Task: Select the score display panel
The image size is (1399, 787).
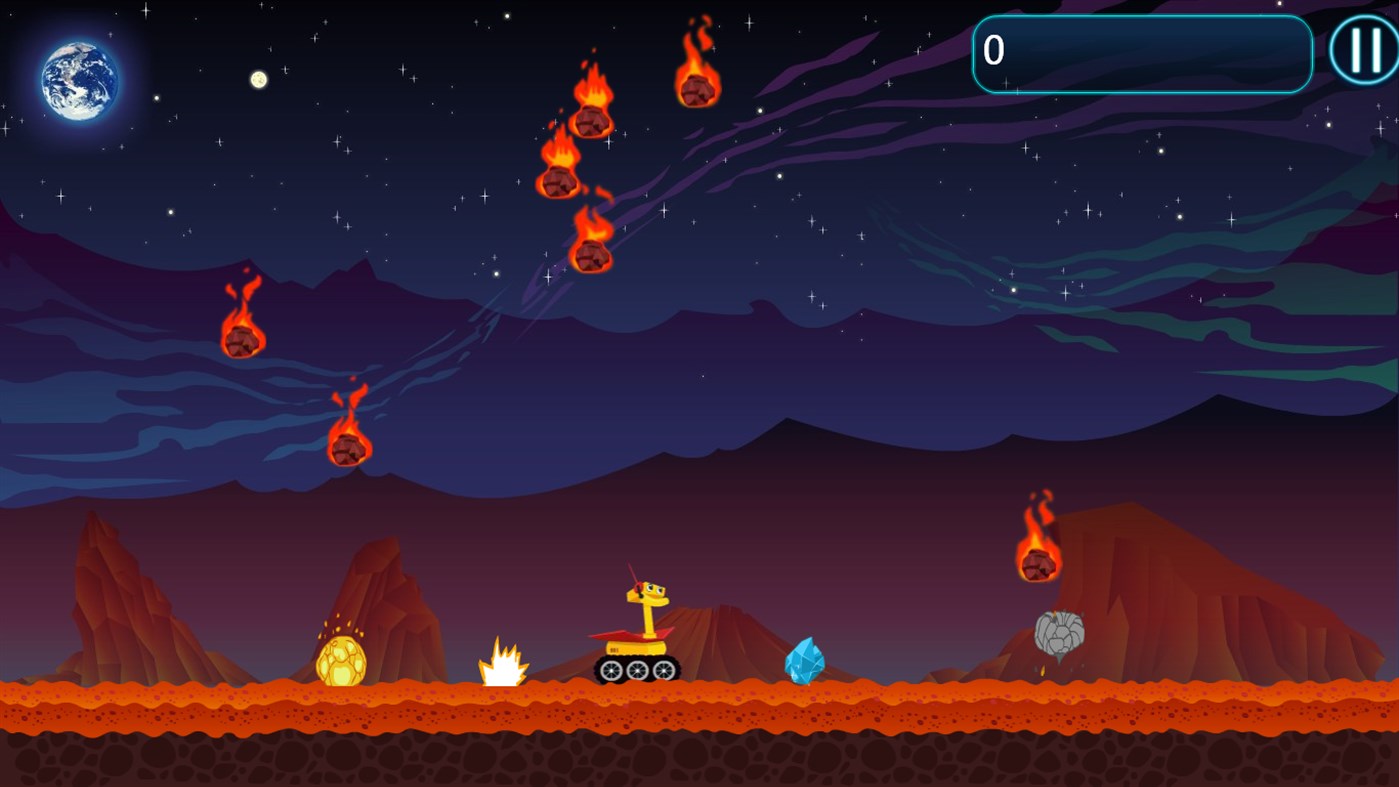Action: coord(1141,53)
